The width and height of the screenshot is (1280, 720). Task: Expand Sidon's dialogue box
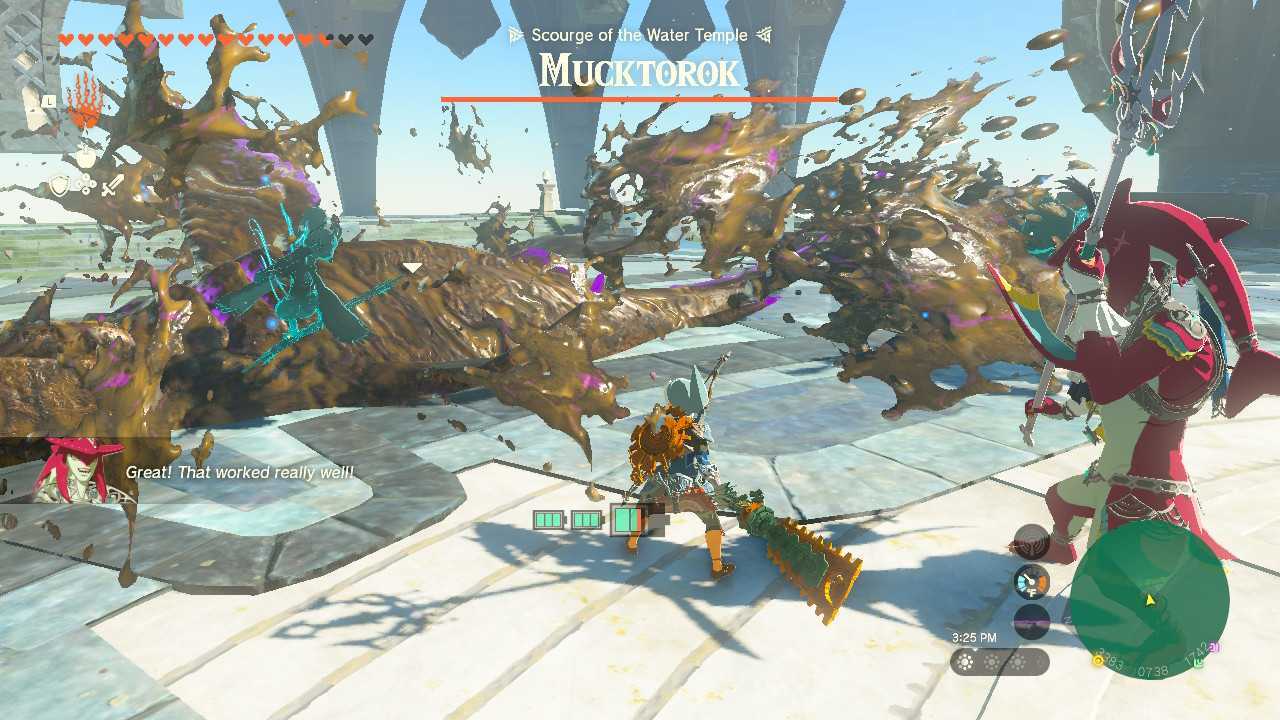(x=245, y=472)
